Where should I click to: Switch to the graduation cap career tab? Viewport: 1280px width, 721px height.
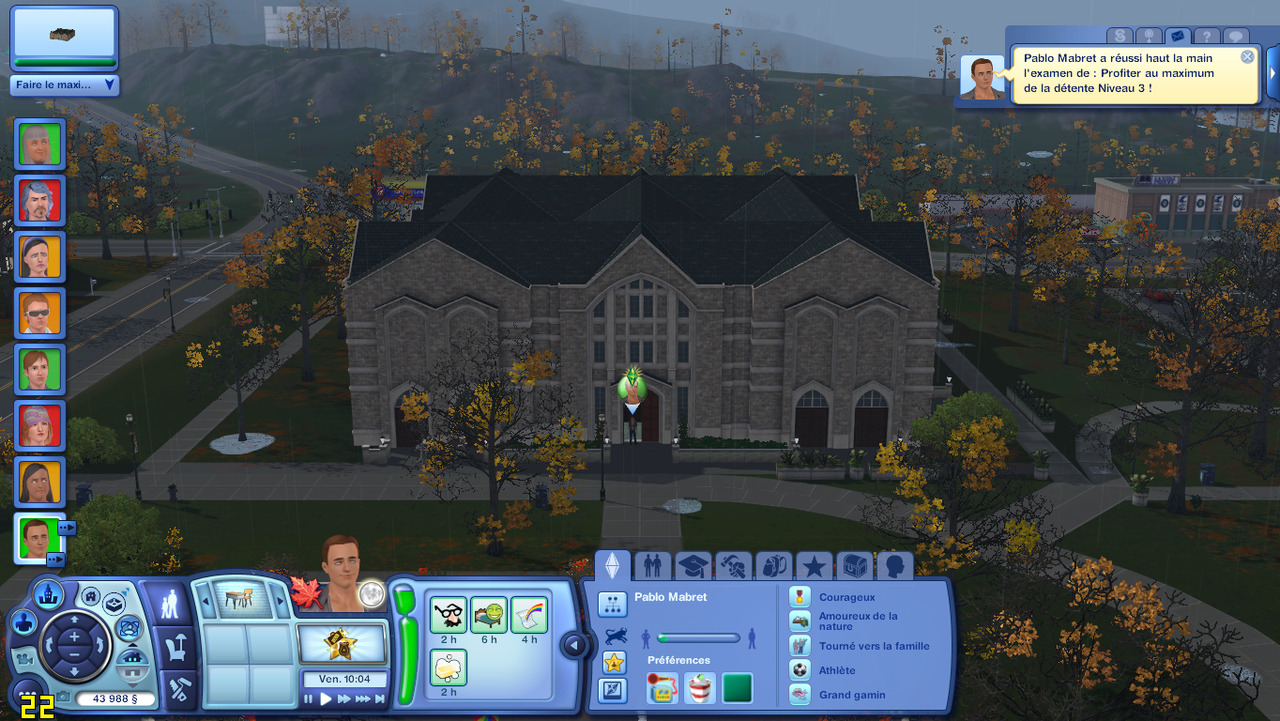[x=692, y=566]
